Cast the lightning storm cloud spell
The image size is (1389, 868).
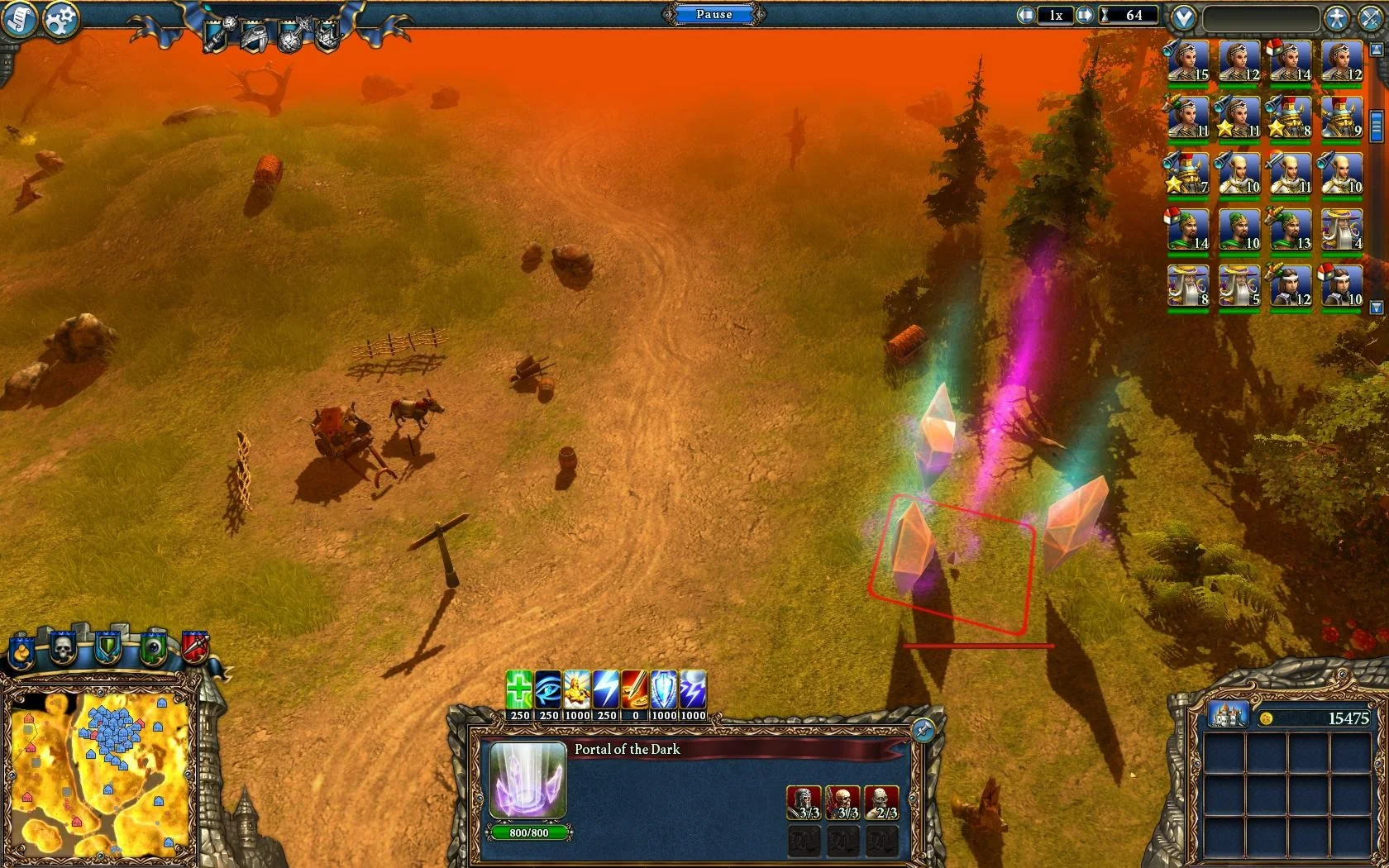693,689
